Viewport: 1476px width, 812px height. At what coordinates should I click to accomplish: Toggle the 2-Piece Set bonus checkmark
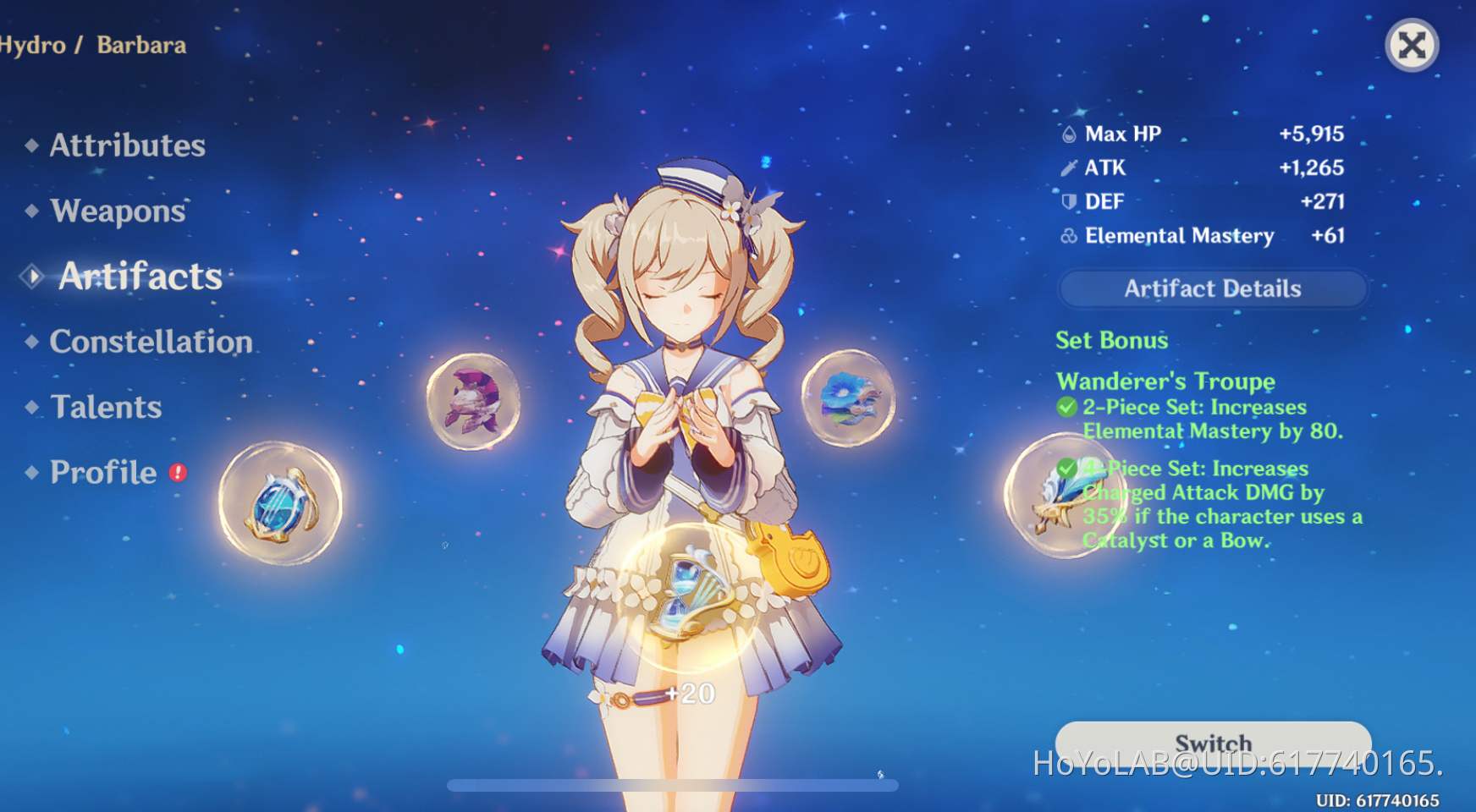click(x=1066, y=407)
